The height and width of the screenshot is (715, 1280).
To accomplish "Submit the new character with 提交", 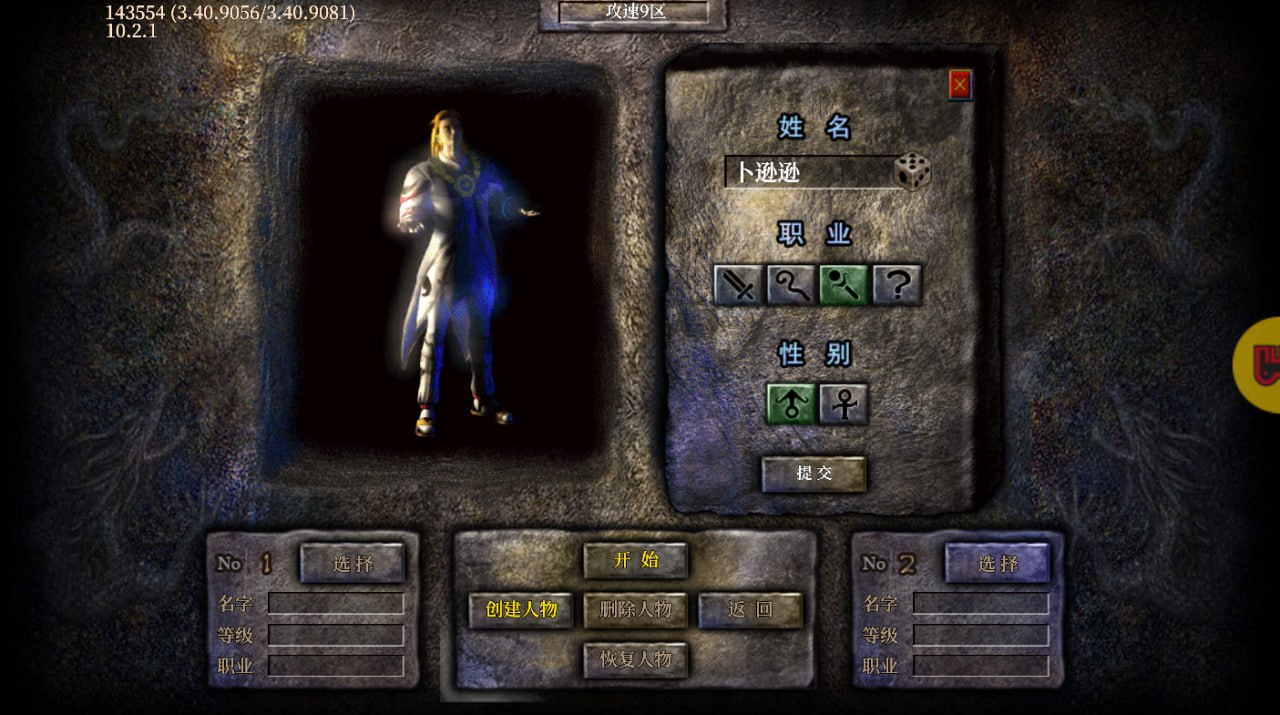I will pyautogui.click(x=814, y=474).
